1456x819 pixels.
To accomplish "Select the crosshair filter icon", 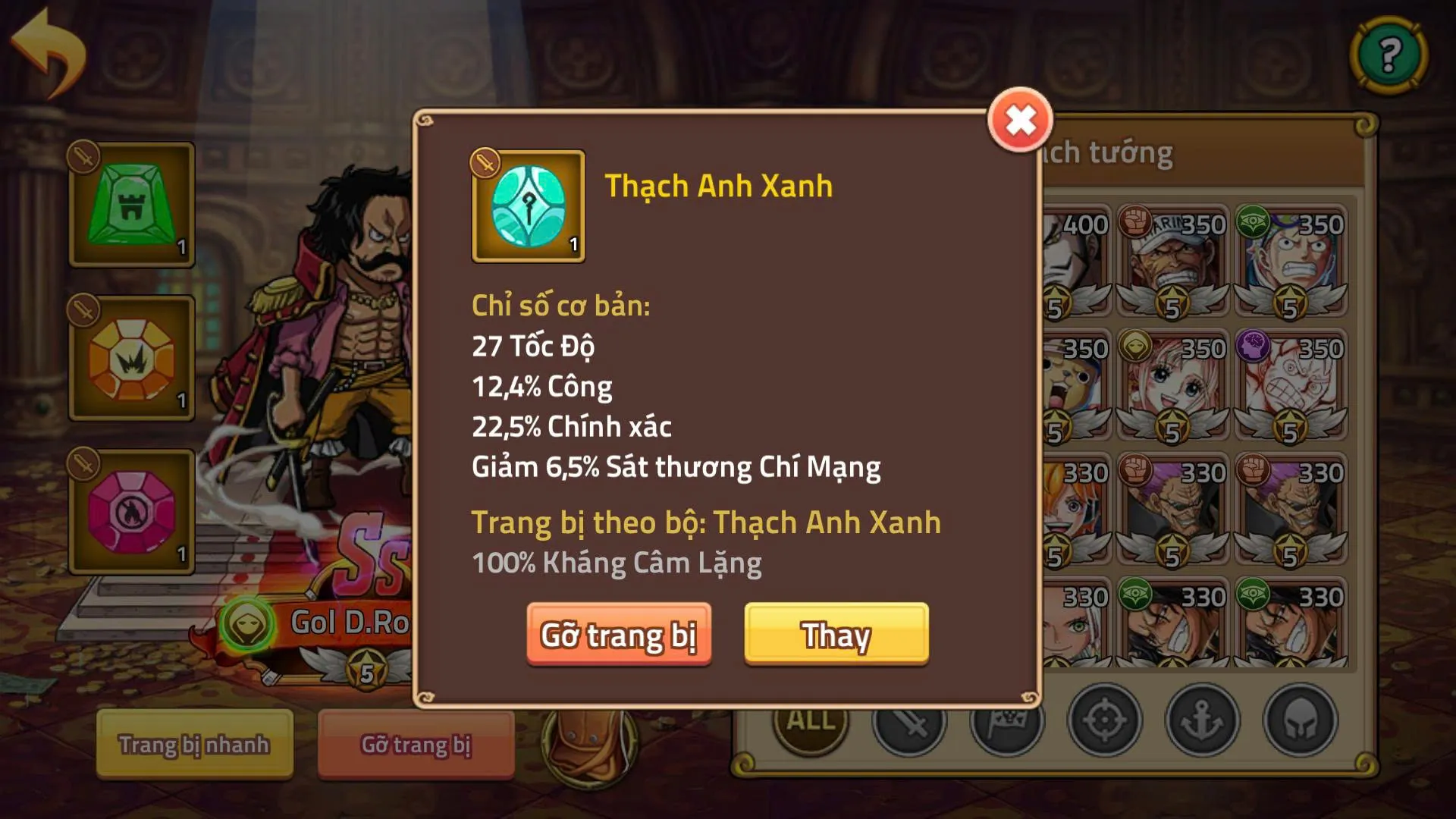I will coord(1103,721).
